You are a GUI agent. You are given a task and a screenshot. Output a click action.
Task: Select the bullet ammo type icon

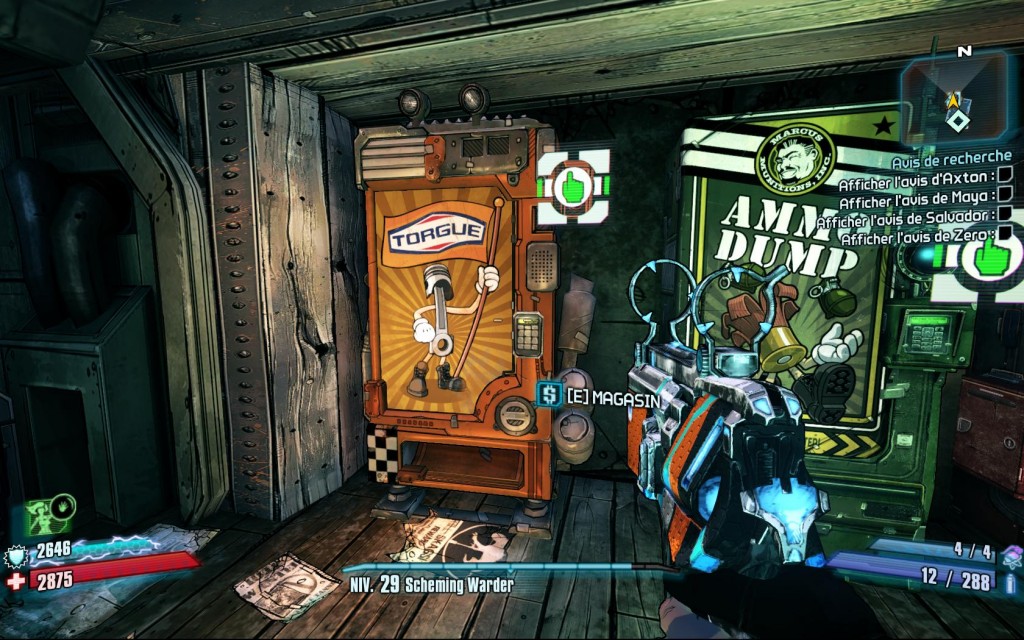[1009, 579]
